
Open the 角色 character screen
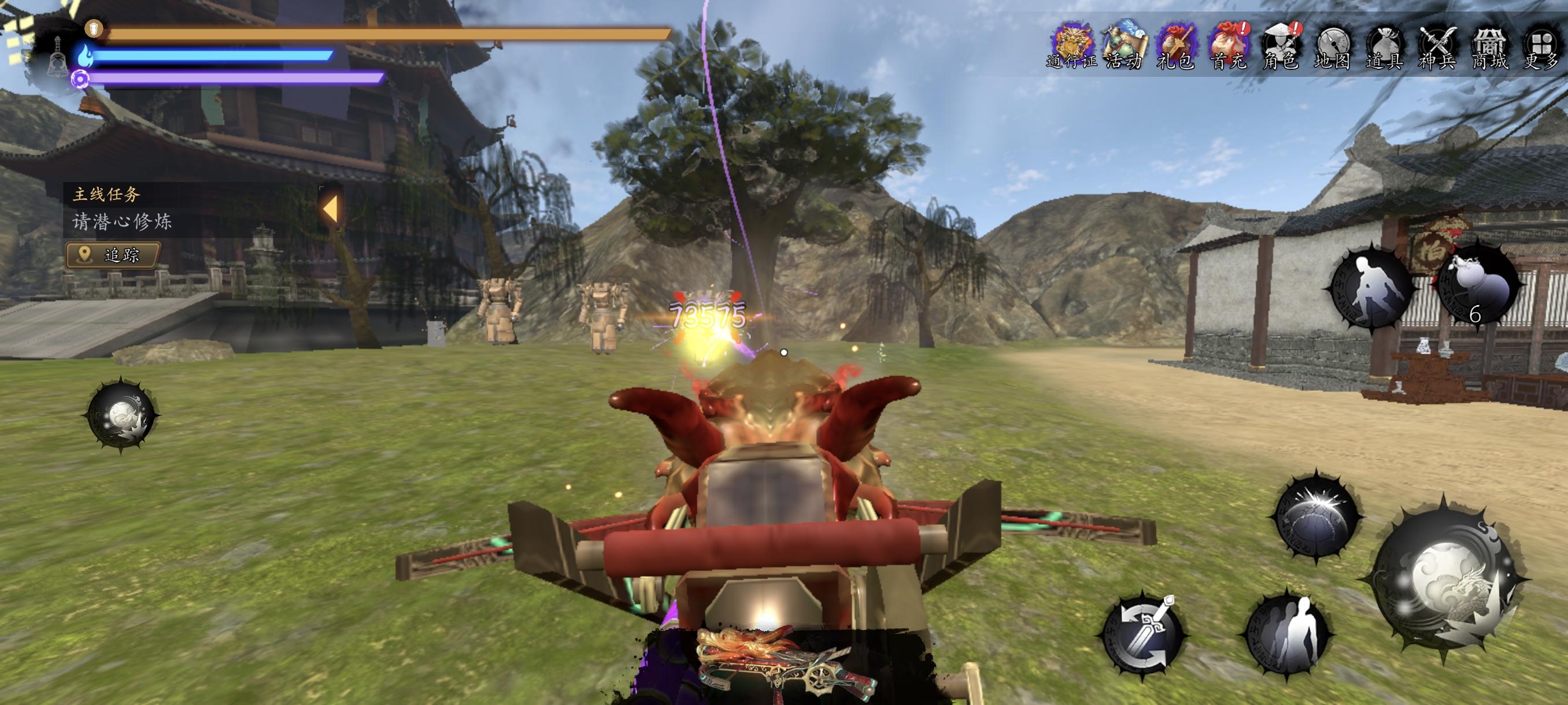[1280, 44]
